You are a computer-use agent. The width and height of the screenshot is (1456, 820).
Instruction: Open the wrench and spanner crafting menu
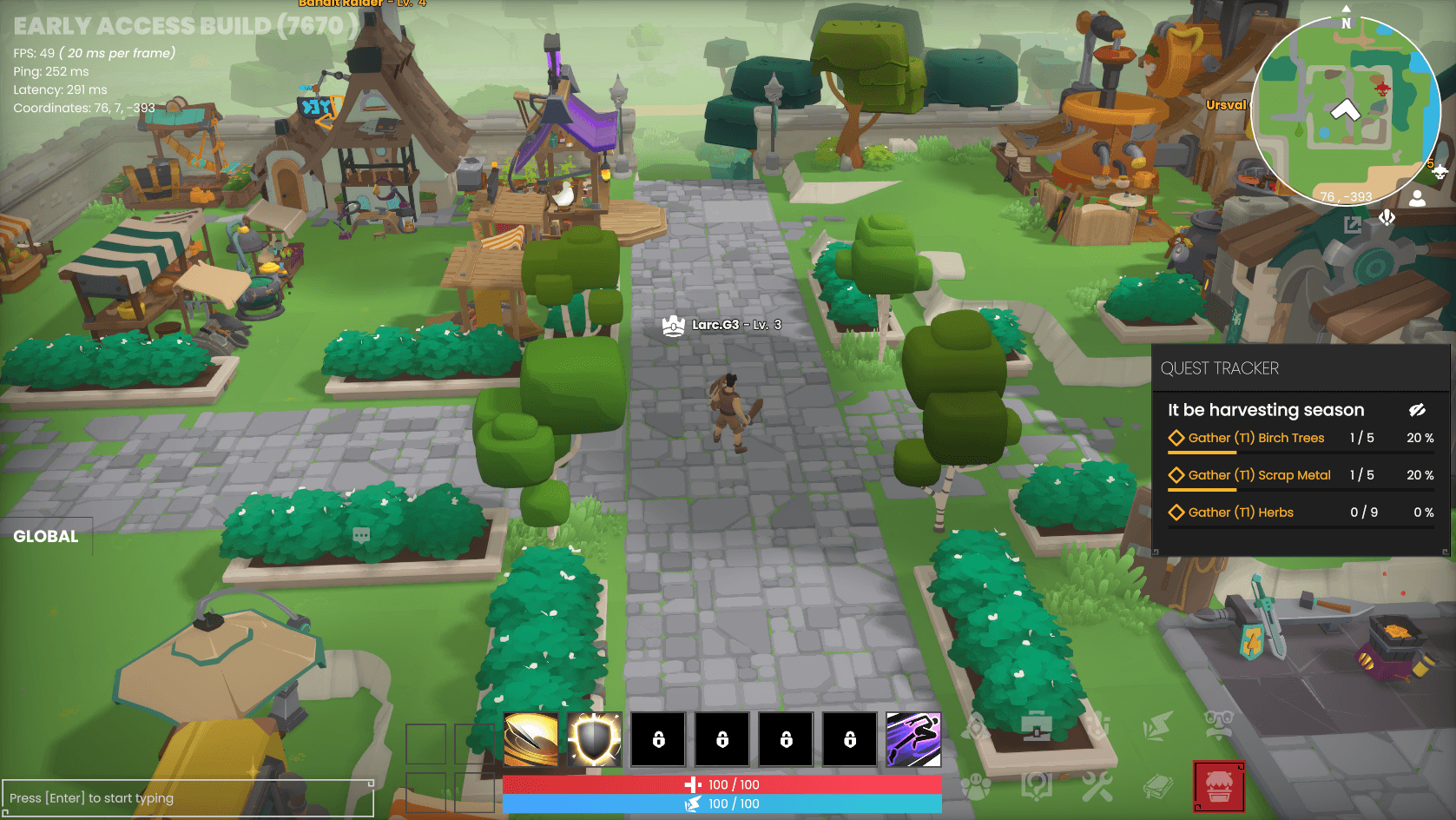click(1097, 786)
